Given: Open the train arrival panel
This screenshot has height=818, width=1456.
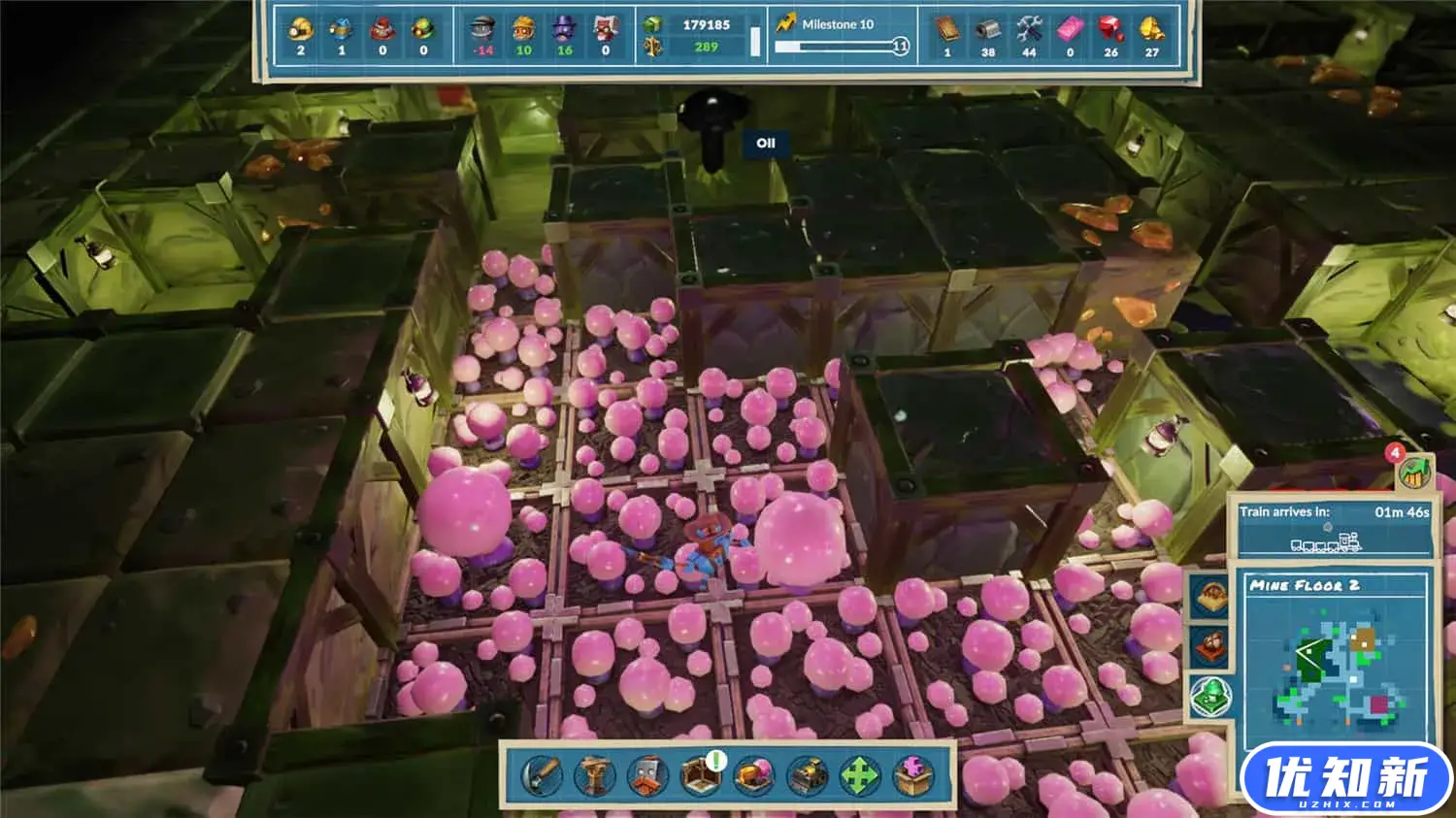Looking at the screenshot, I should (x=1333, y=528).
